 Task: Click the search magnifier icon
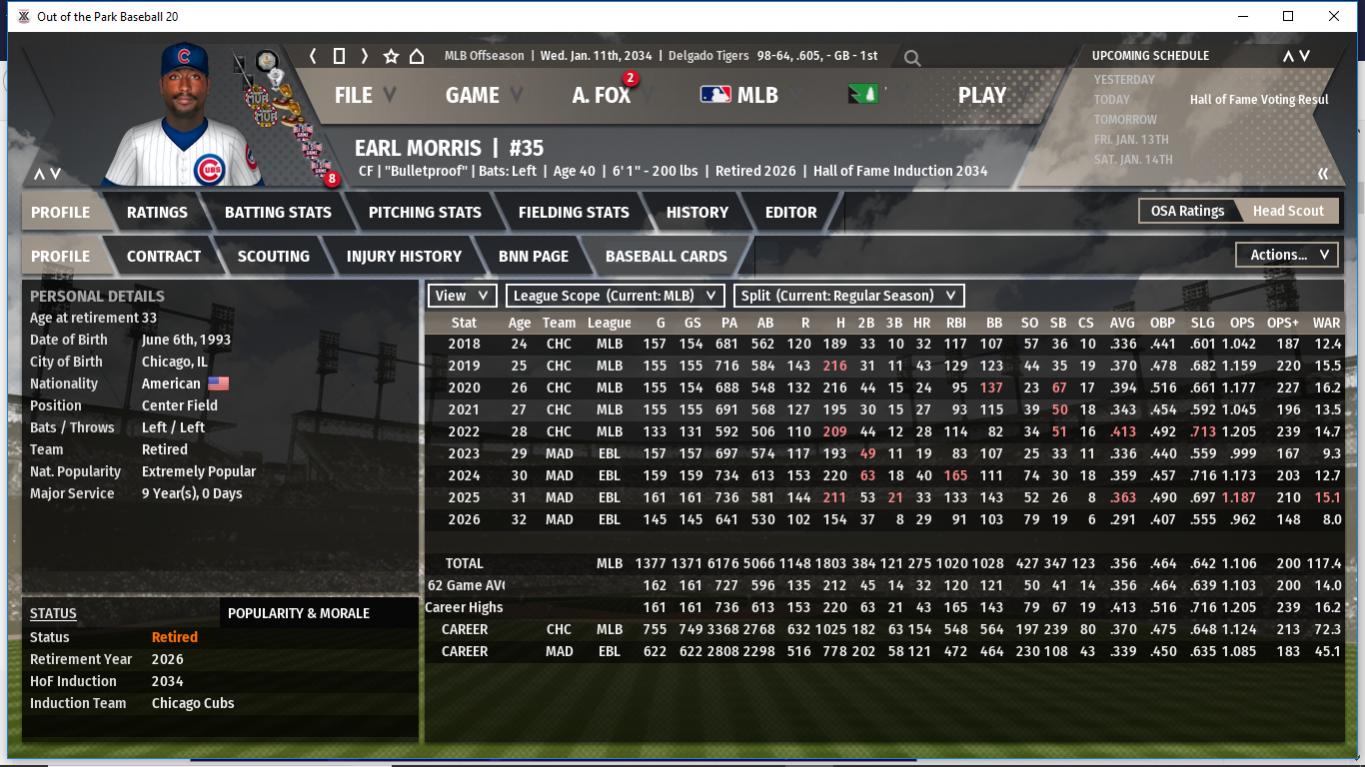(912, 58)
